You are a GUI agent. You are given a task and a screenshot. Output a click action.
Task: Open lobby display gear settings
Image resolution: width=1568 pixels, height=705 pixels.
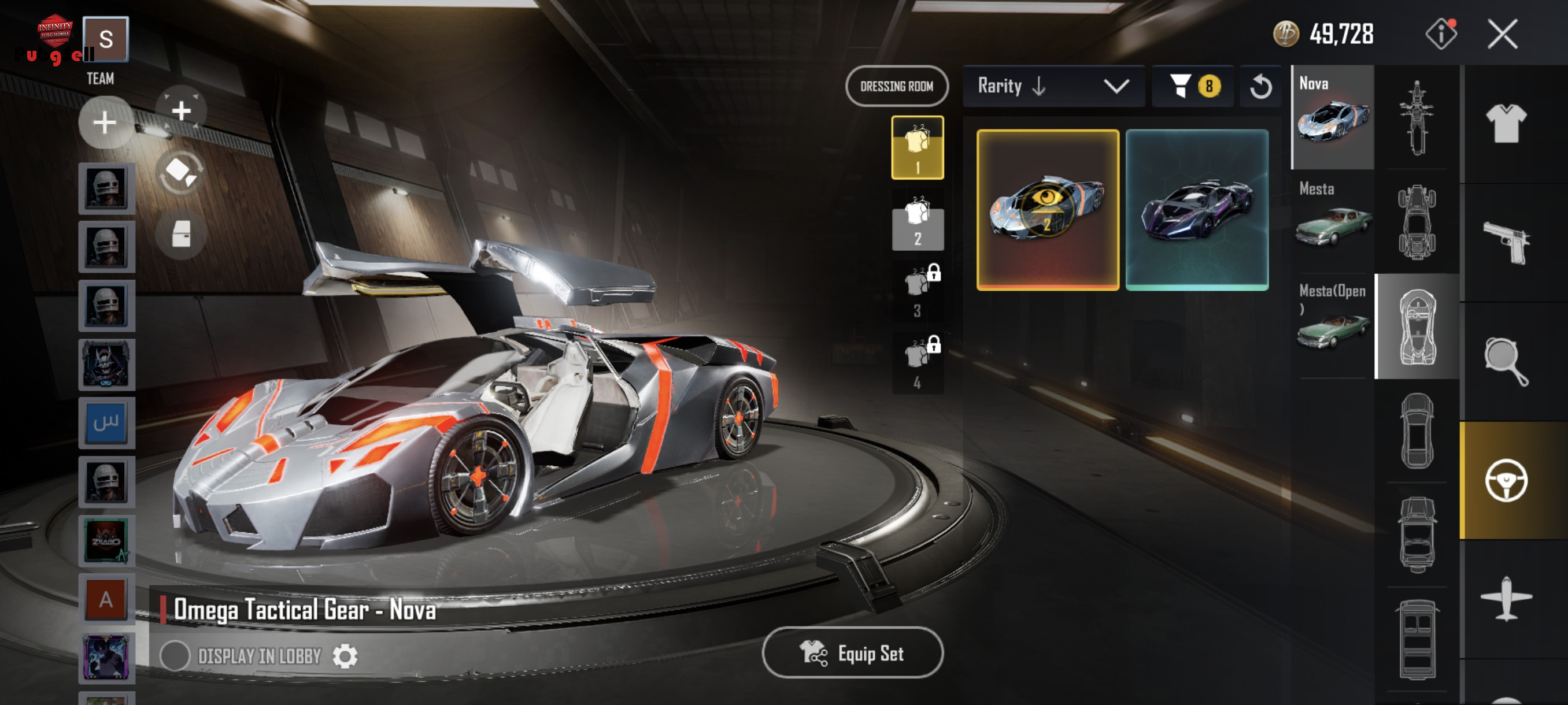(x=345, y=656)
